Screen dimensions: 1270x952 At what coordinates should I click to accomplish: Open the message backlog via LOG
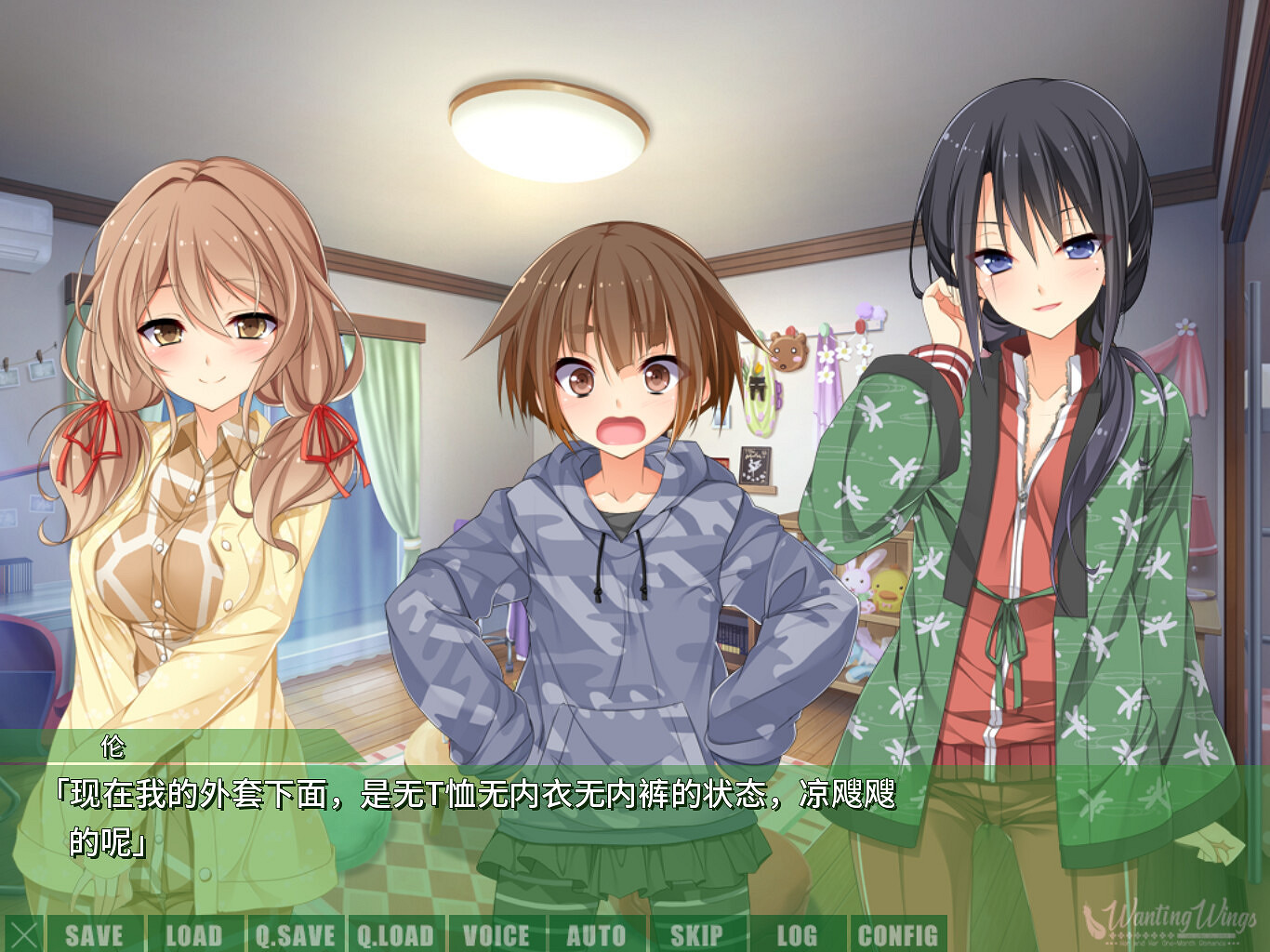point(798,935)
